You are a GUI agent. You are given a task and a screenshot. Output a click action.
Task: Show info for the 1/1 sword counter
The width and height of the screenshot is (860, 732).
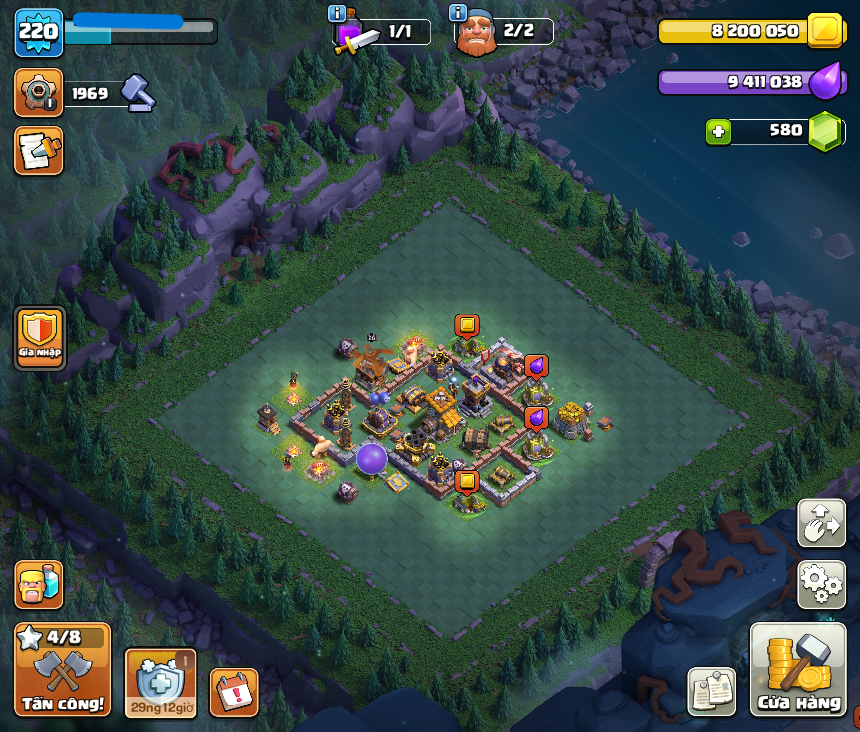pyautogui.click(x=337, y=14)
